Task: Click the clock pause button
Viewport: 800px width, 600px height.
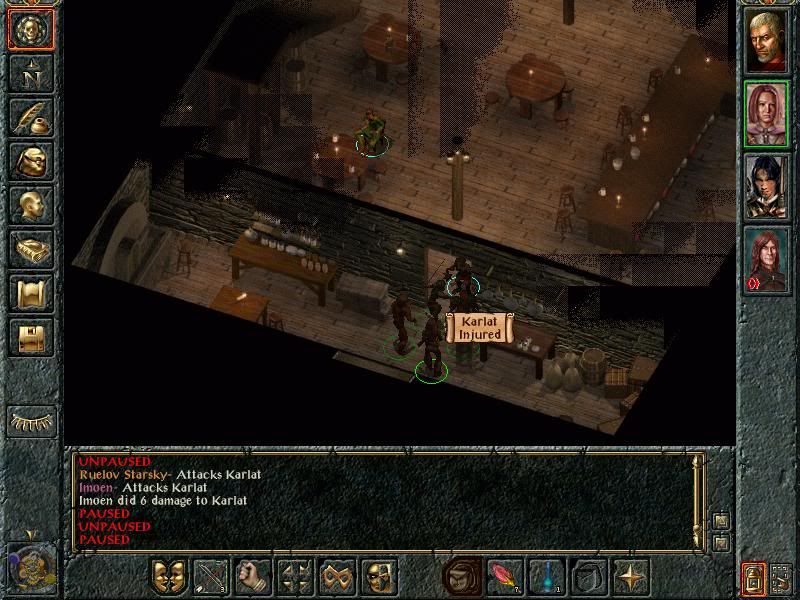Action: (x=29, y=565)
